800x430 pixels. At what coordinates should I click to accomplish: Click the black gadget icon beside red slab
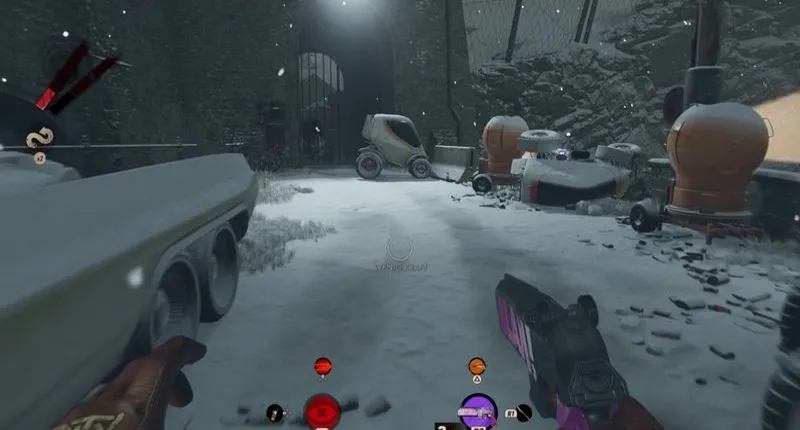(274, 411)
